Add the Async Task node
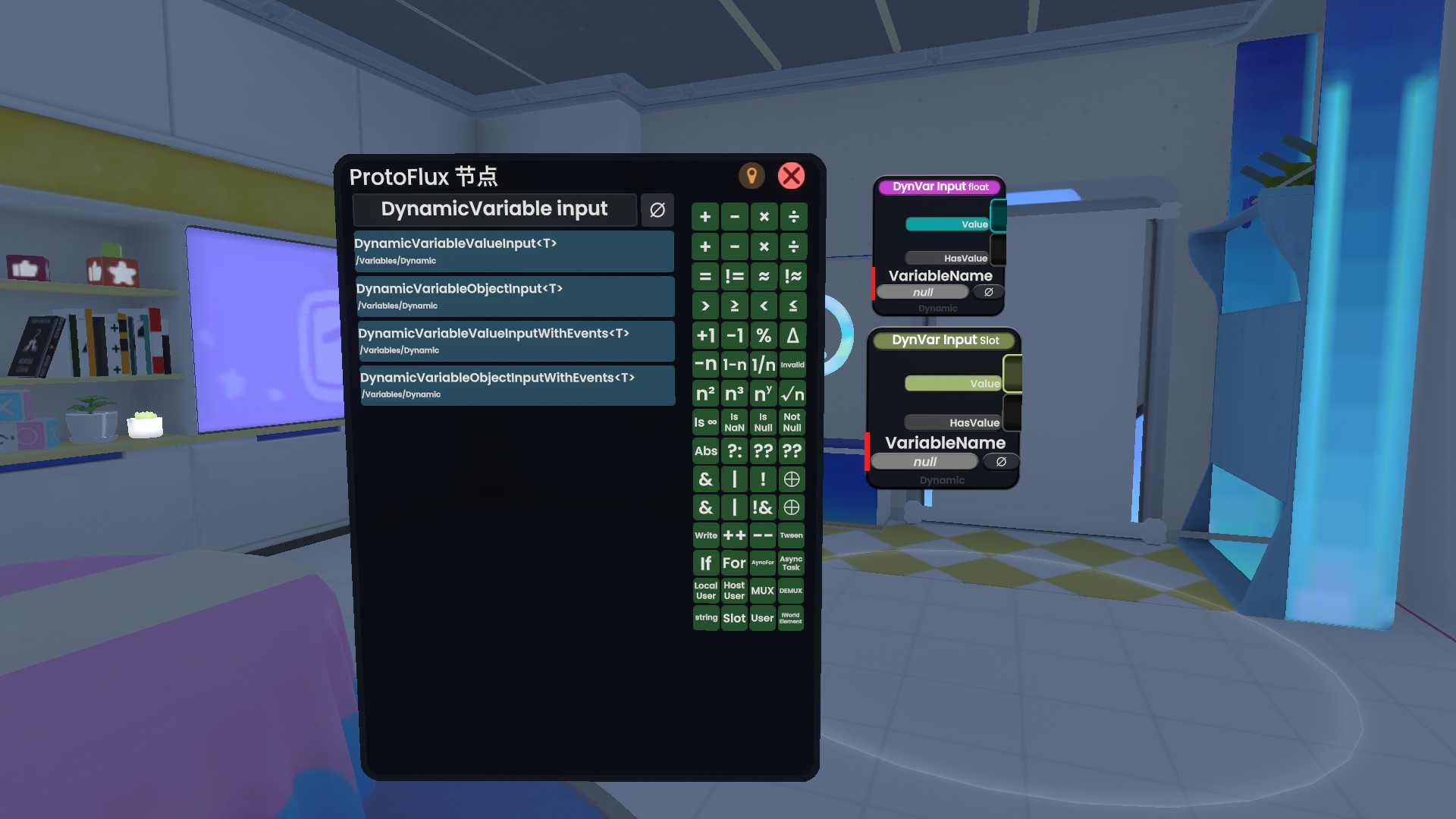The height and width of the screenshot is (819, 1456). (791, 563)
